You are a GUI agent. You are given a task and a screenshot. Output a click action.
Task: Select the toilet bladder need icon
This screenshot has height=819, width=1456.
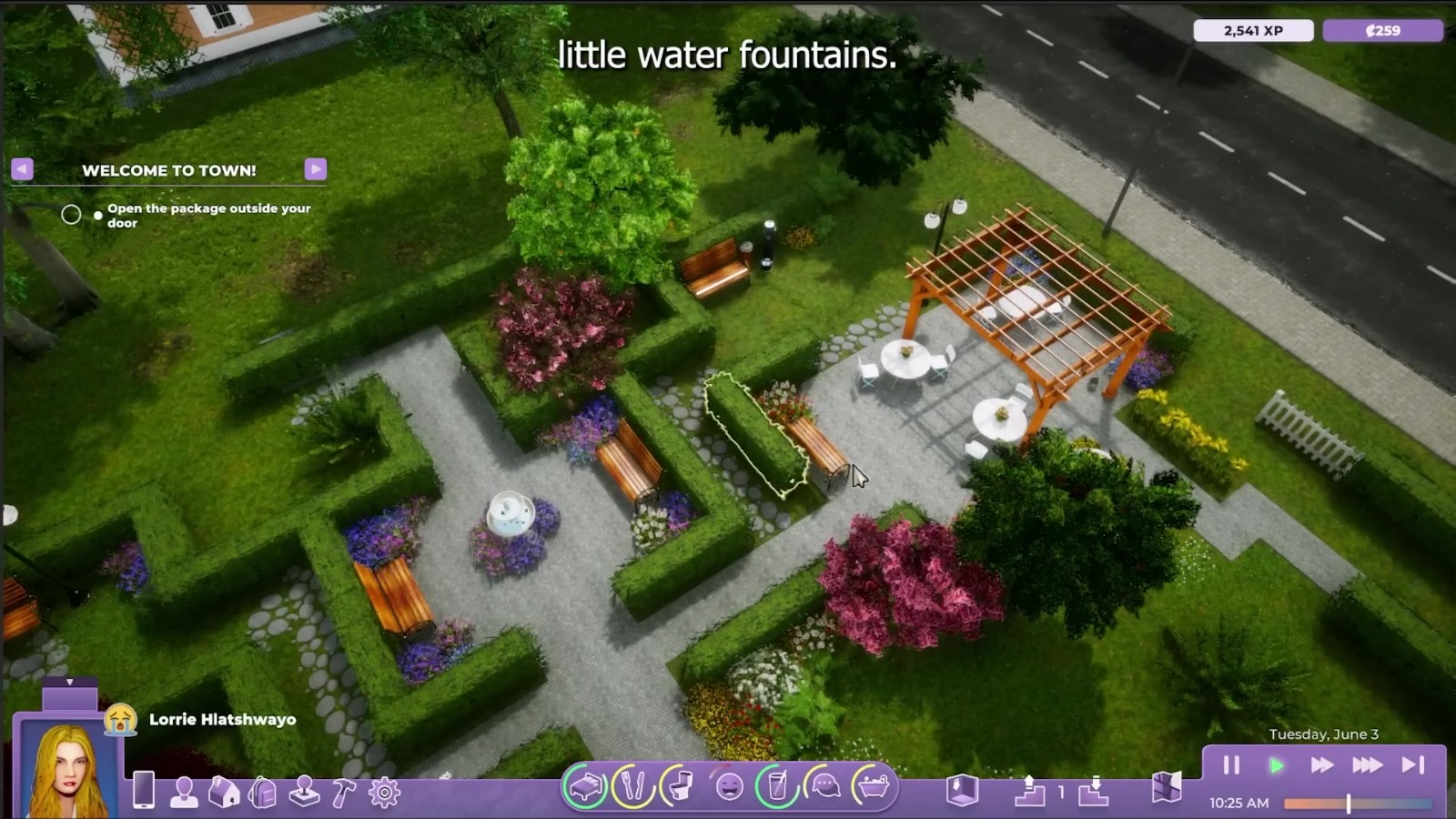pos(681,786)
